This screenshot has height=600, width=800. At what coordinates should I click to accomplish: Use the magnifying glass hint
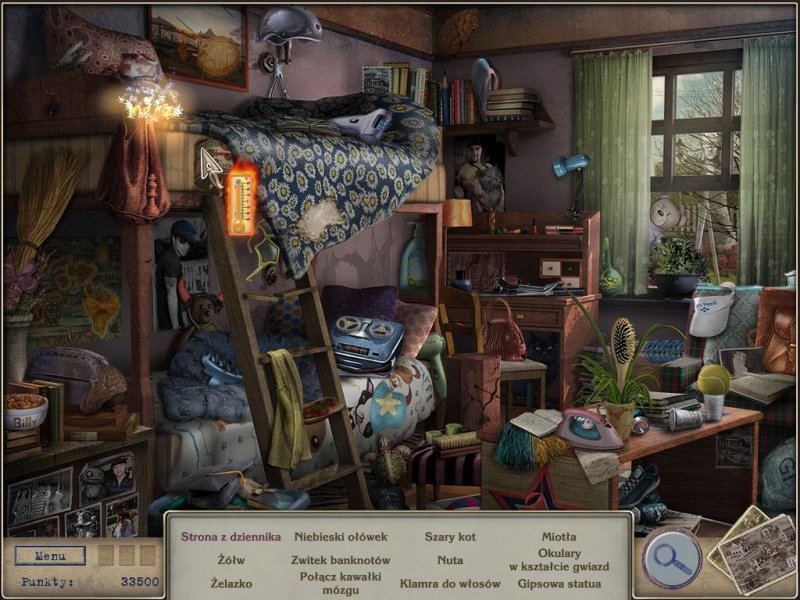tap(671, 555)
